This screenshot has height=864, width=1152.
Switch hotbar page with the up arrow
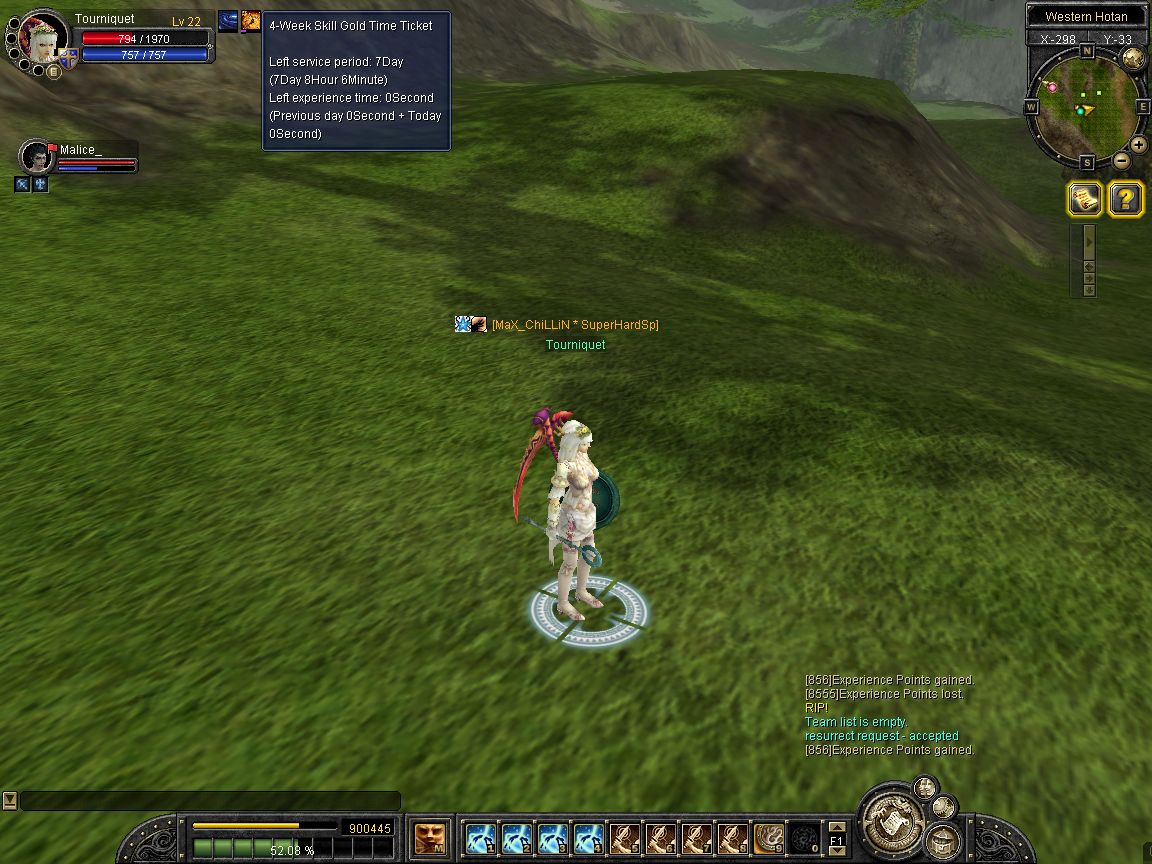tap(837, 827)
